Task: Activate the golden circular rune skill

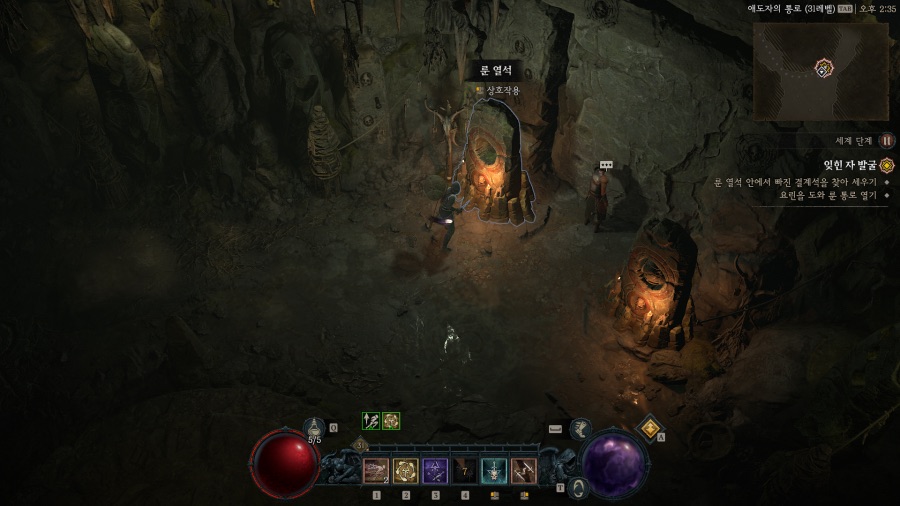Action: [x=406, y=470]
